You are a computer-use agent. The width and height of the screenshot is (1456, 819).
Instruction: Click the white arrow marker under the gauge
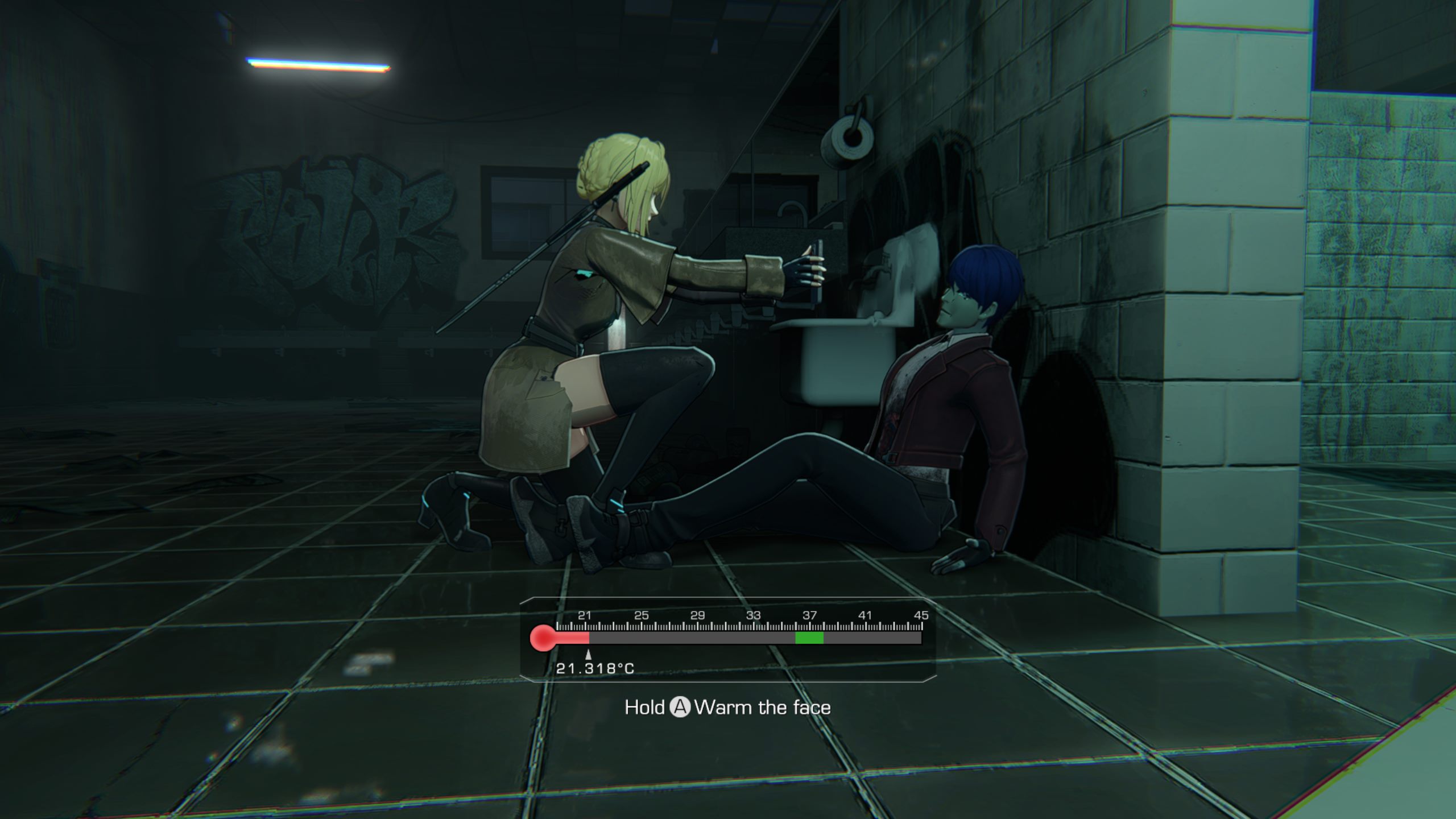click(588, 655)
